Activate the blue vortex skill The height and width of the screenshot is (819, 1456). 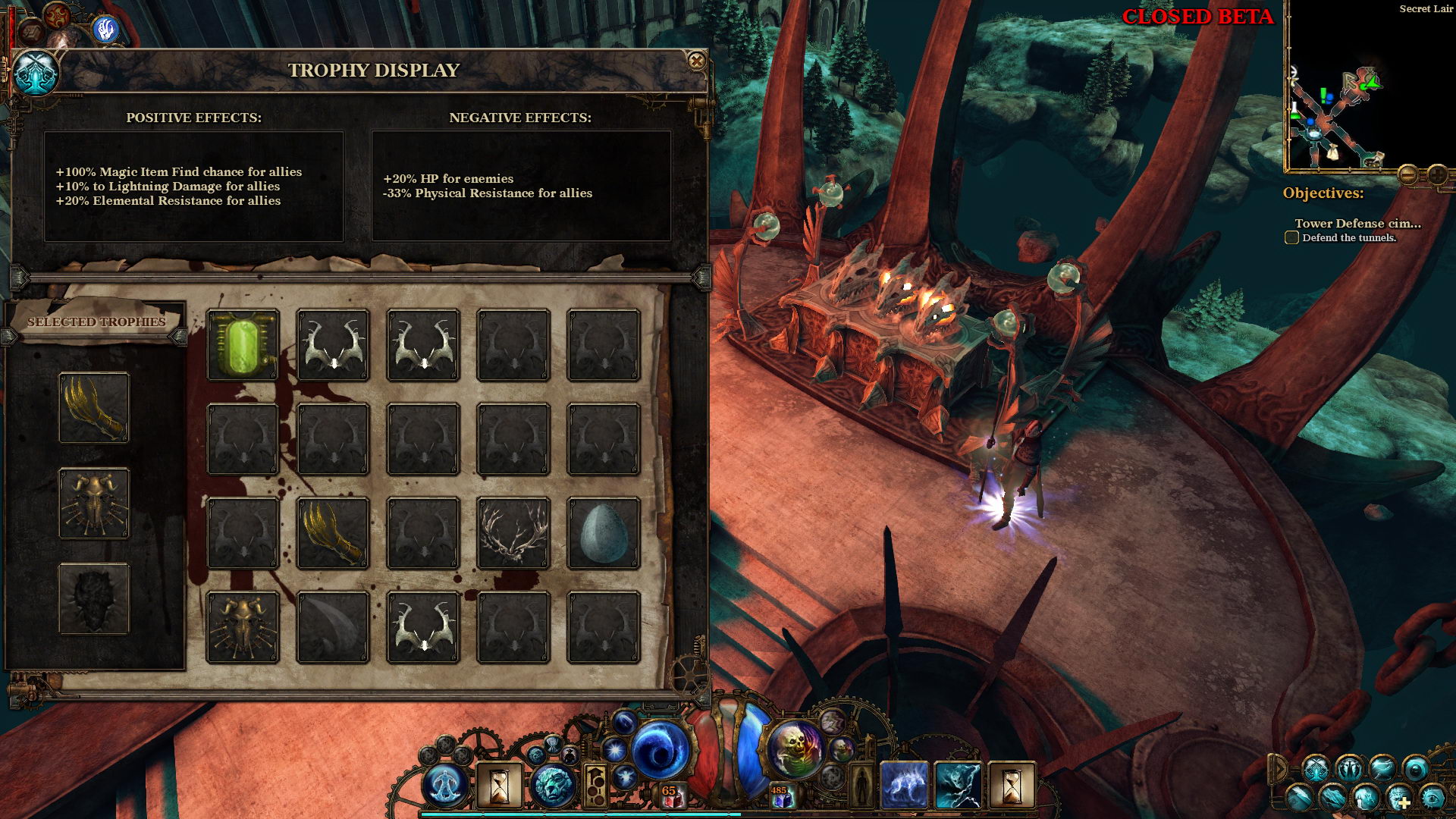click(x=660, y=749)
